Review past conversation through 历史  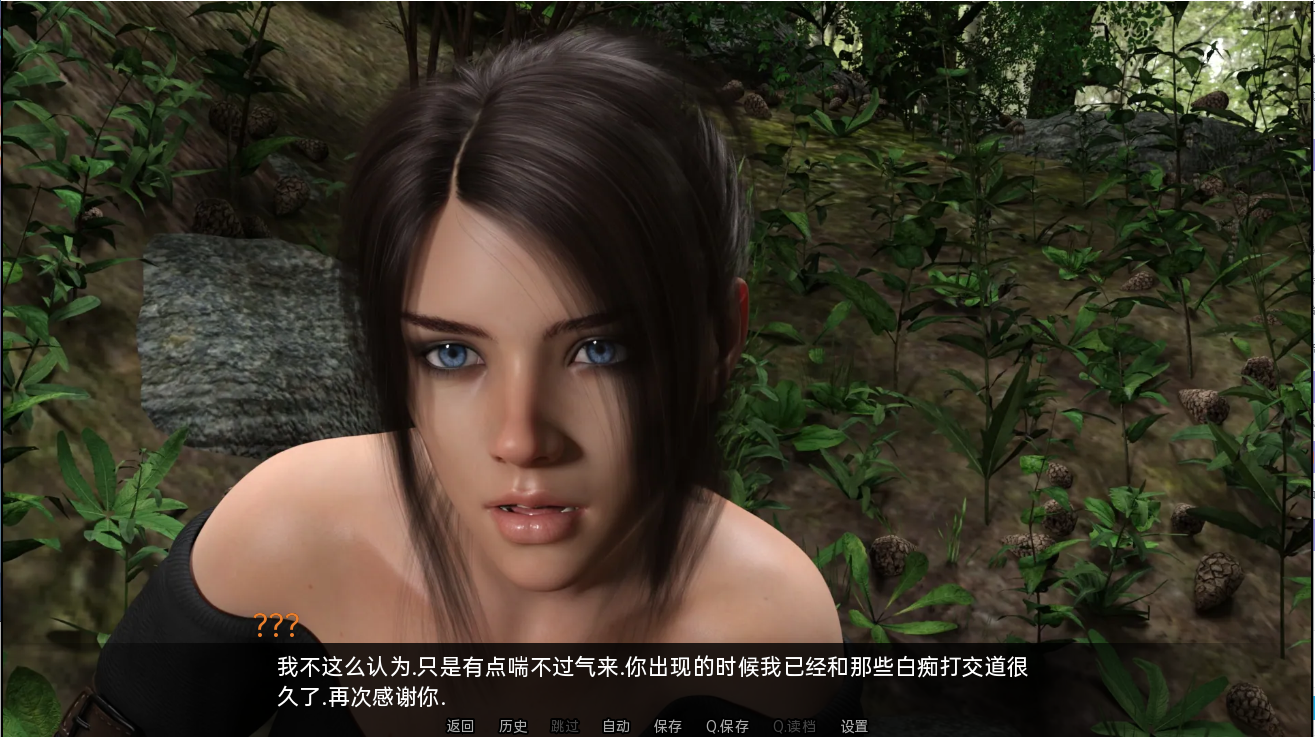coord(513,727)
